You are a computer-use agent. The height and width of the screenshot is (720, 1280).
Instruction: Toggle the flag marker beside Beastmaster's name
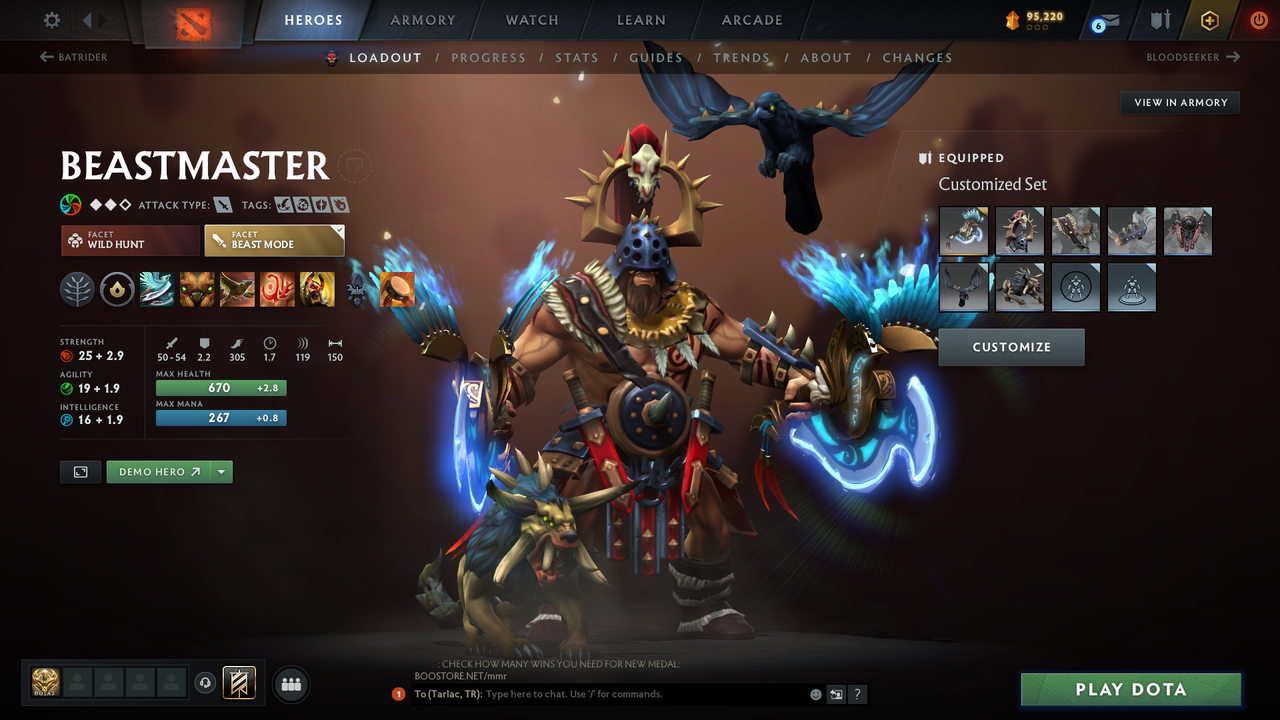354,166
